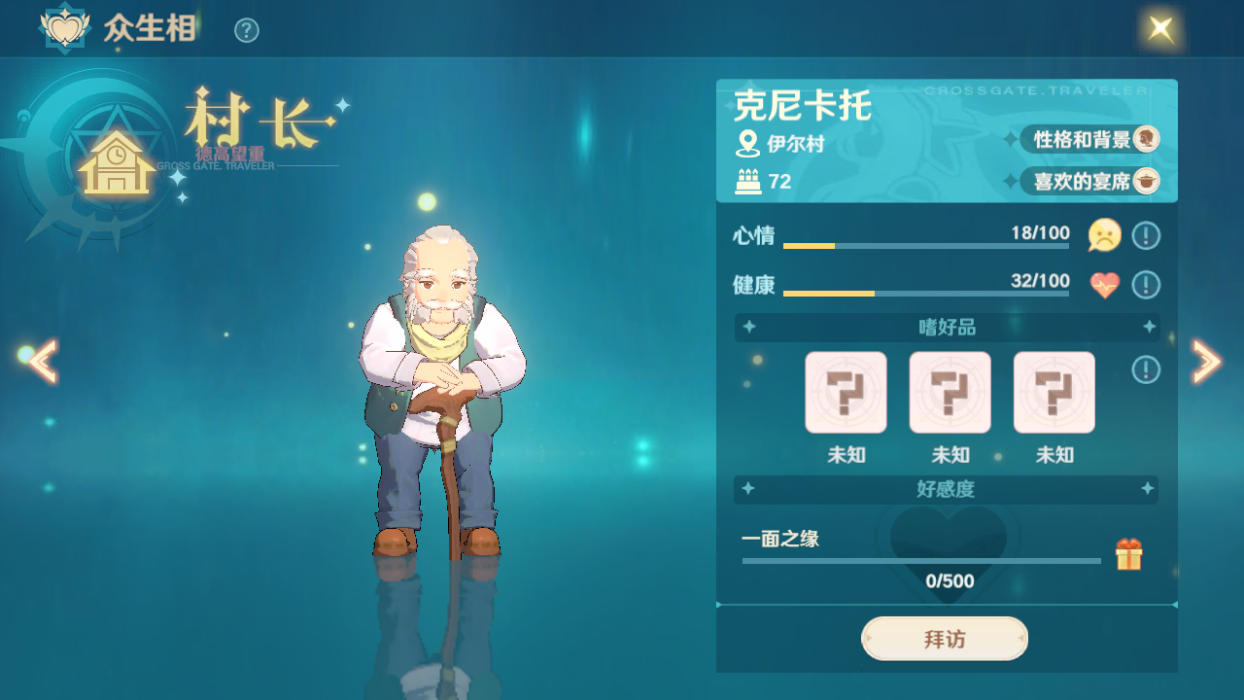Go to the previous character with left arrow

click(x=42, y=361)
